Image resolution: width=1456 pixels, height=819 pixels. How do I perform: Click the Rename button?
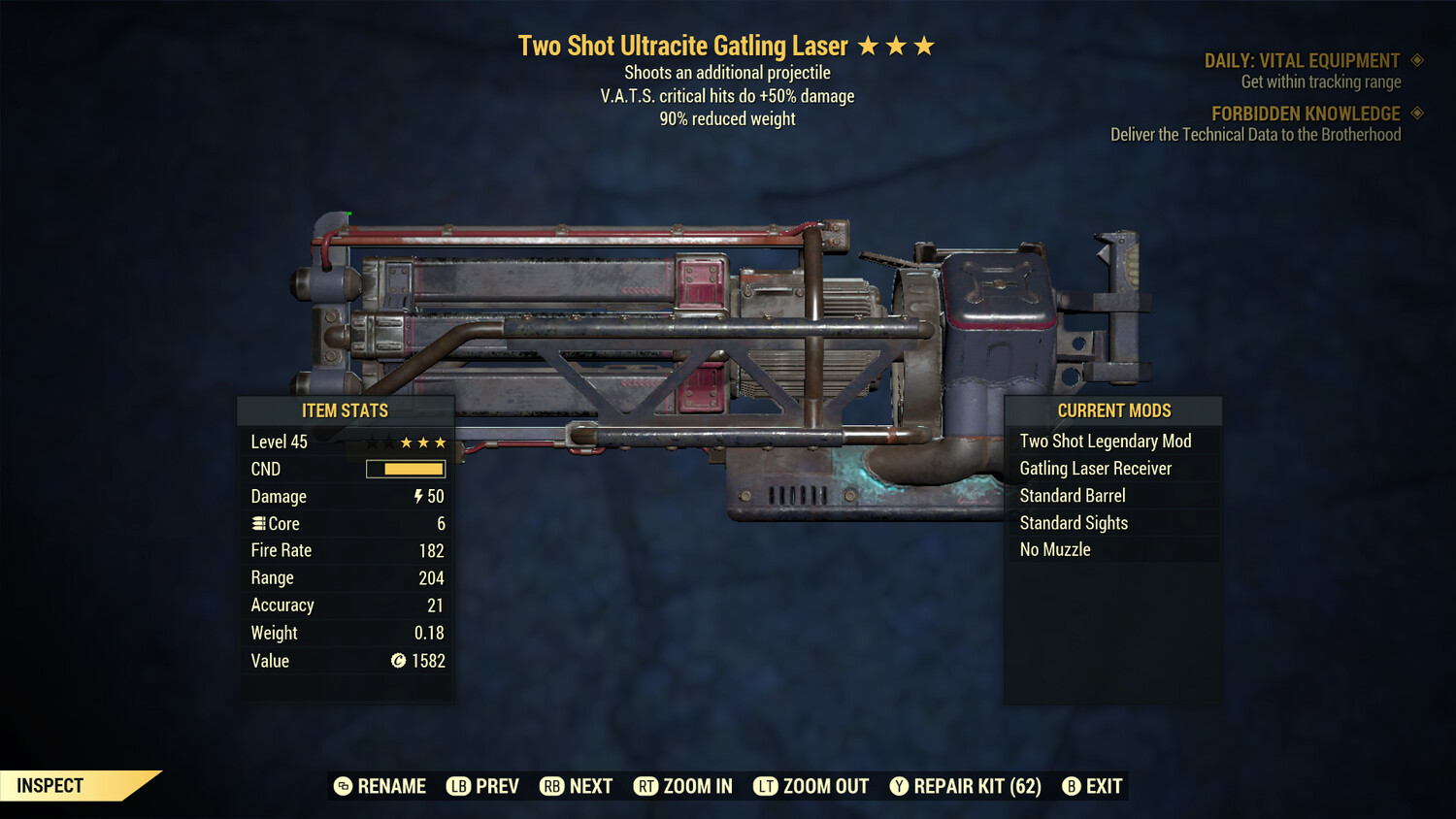click(380, 786)
